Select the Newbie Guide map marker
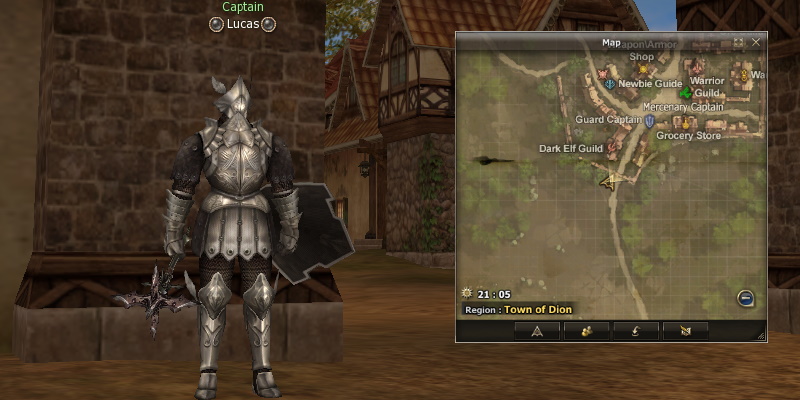The width and height of the screenshot is (800, 400). point(609,85)
